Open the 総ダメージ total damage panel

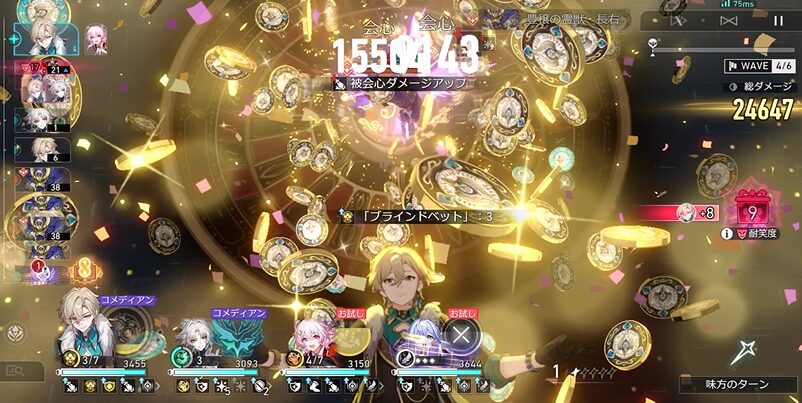760,87
